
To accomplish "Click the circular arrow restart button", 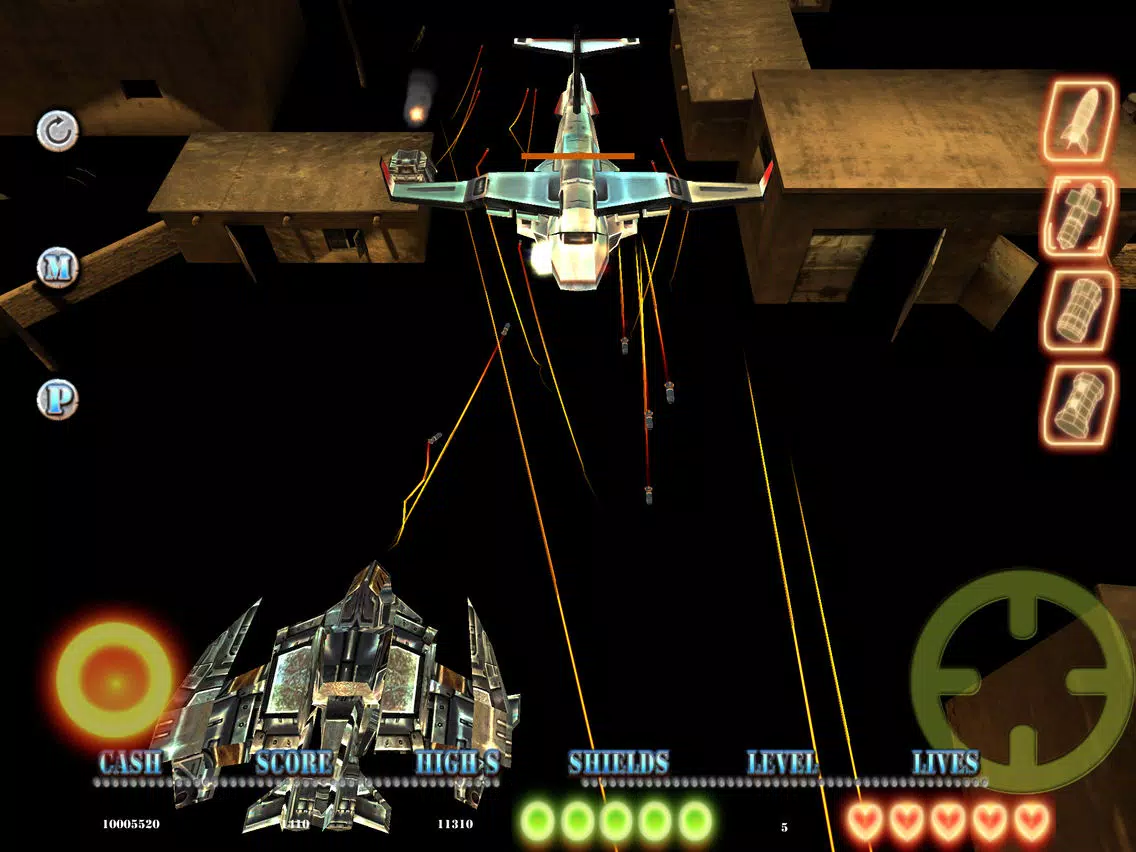I will coord(57,131).
